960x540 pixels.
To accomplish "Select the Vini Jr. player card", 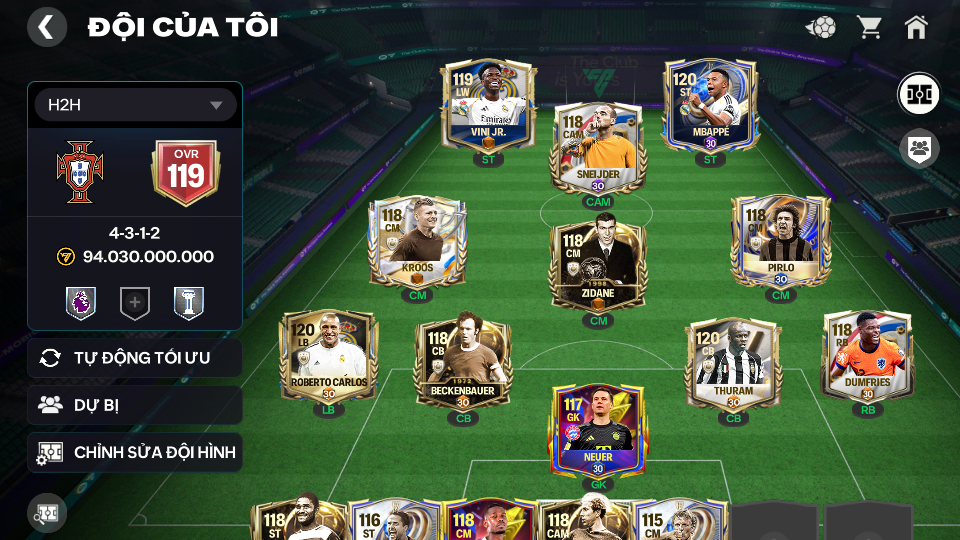I will [488, 105].
